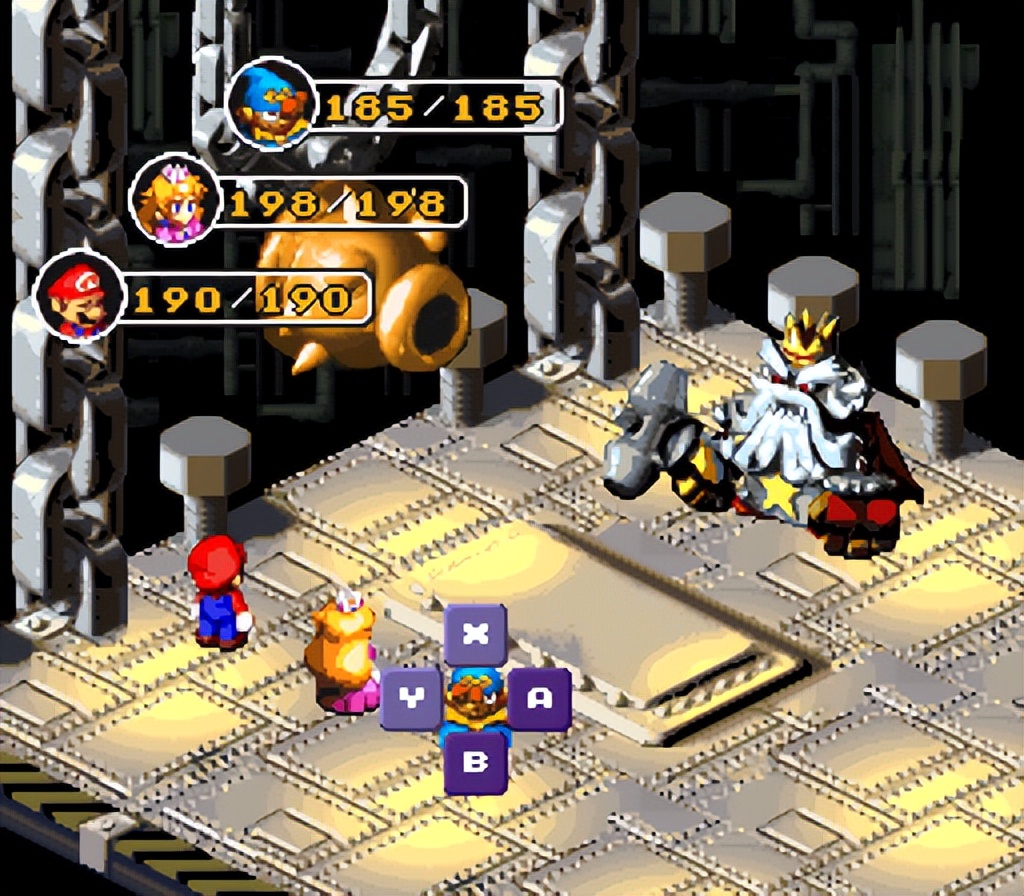Select Geno's portrait in the party list

272,104
